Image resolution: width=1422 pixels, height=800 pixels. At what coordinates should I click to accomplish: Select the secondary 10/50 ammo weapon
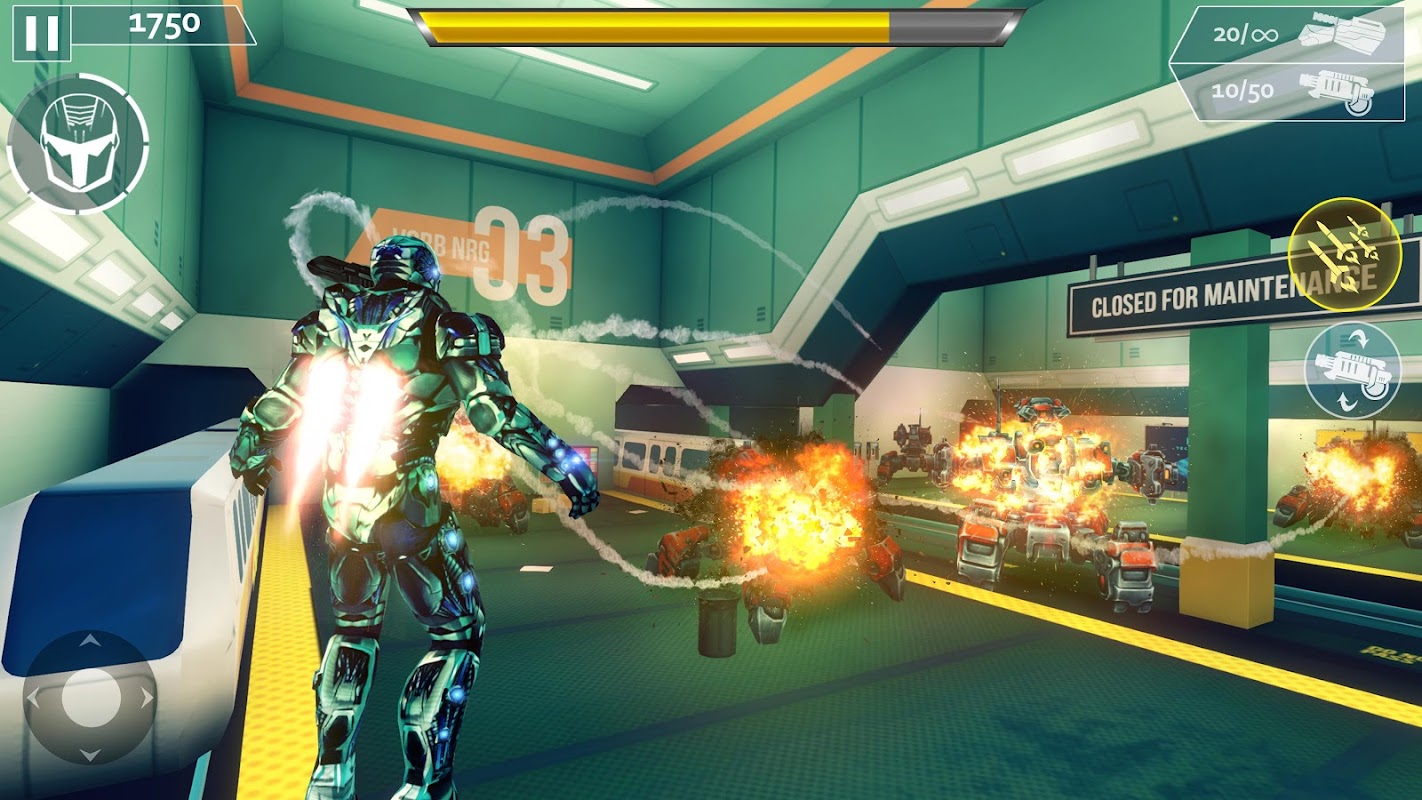[1292, 91]
